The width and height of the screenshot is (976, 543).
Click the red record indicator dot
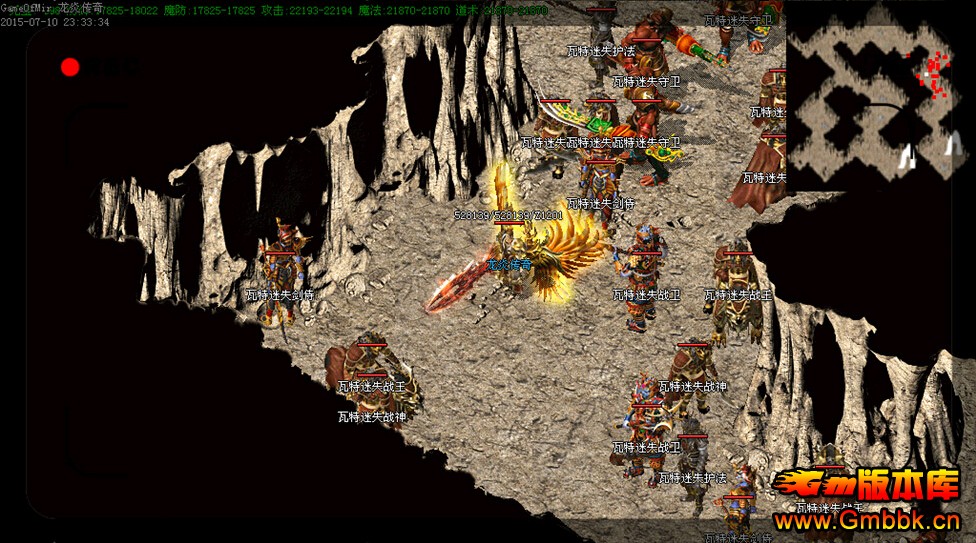(70, 67)
